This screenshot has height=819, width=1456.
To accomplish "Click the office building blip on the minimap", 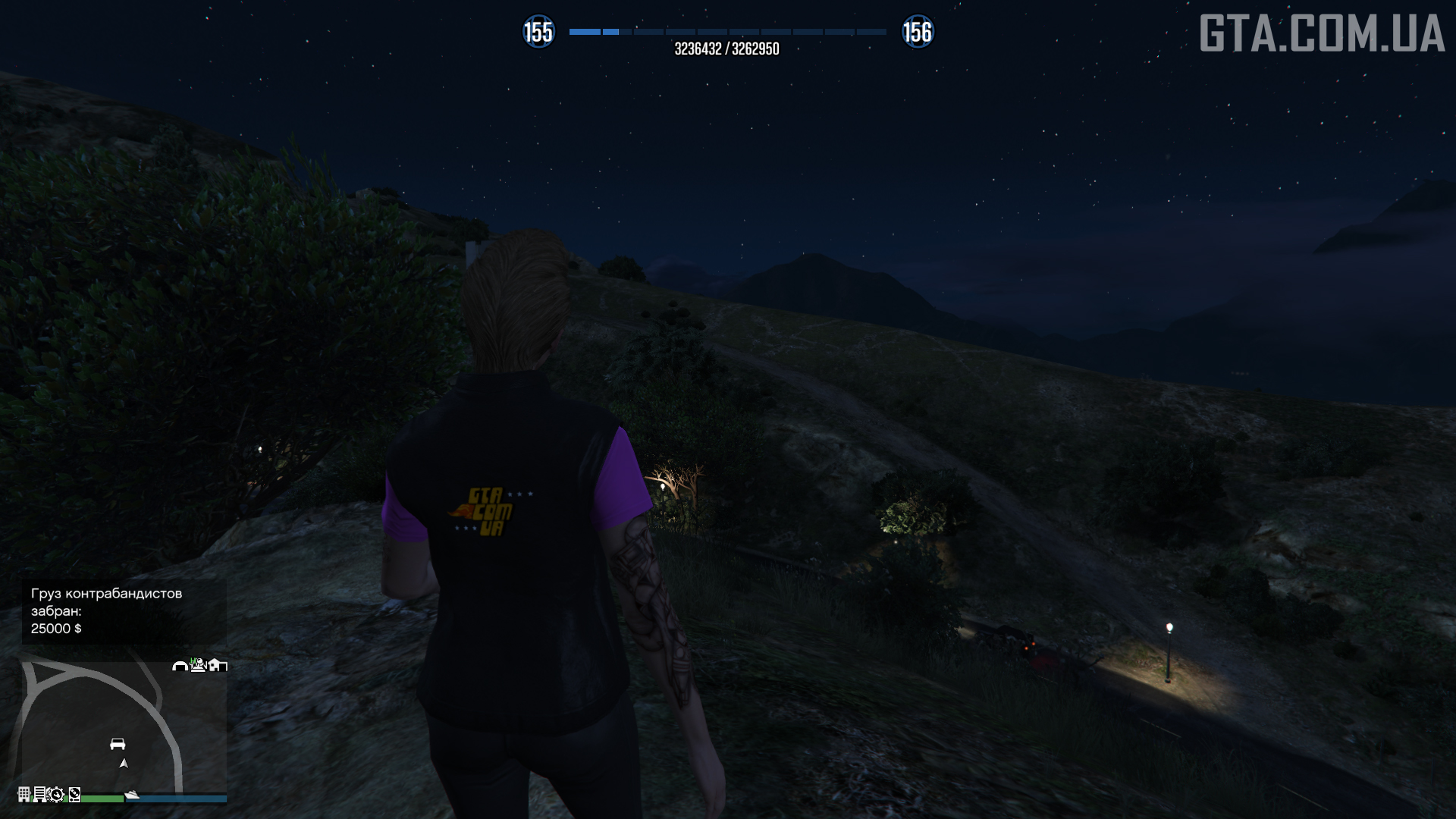I will [24, 794].
